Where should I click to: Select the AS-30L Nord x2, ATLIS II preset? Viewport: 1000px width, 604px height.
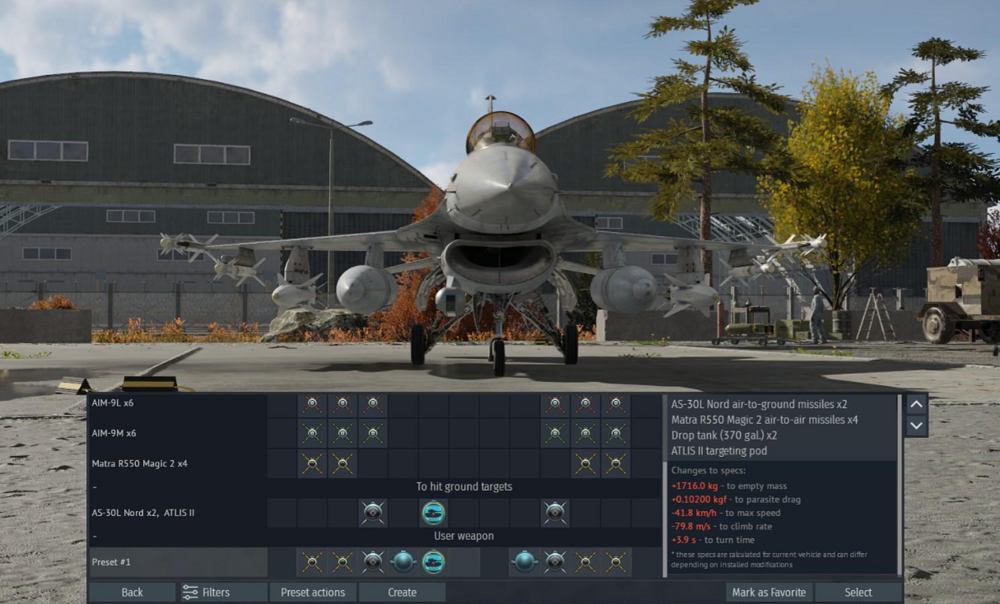click(x=176, y=512)
